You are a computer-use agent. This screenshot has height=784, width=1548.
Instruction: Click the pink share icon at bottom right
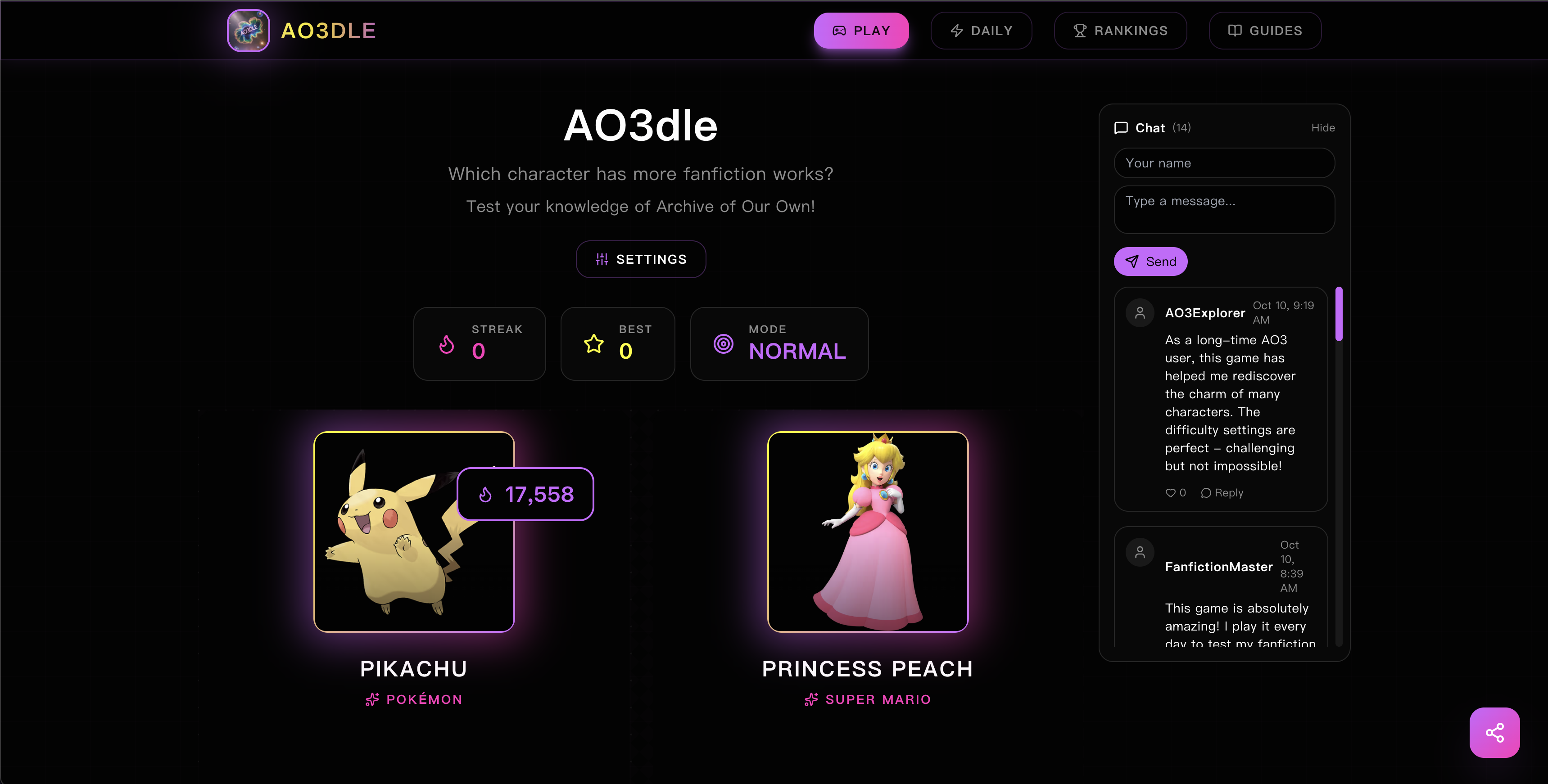coord(1494,732)
